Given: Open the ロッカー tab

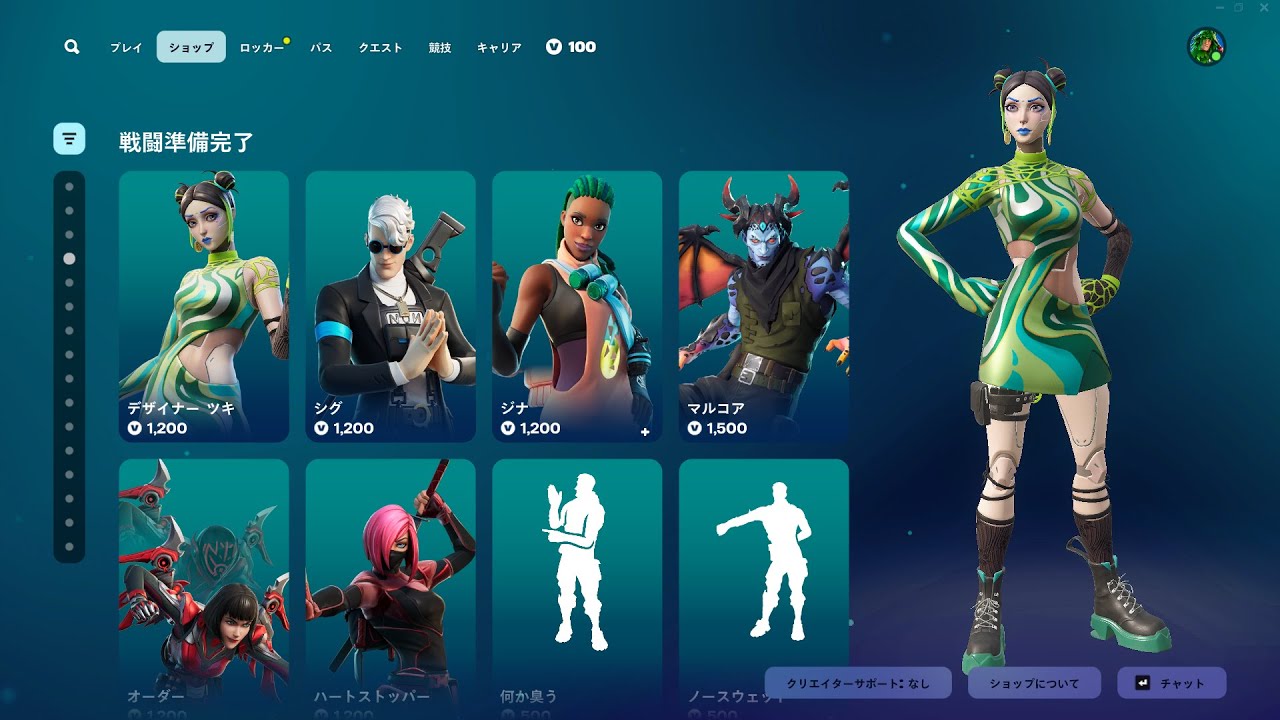Looking at the screenshot, I should 261,47.
